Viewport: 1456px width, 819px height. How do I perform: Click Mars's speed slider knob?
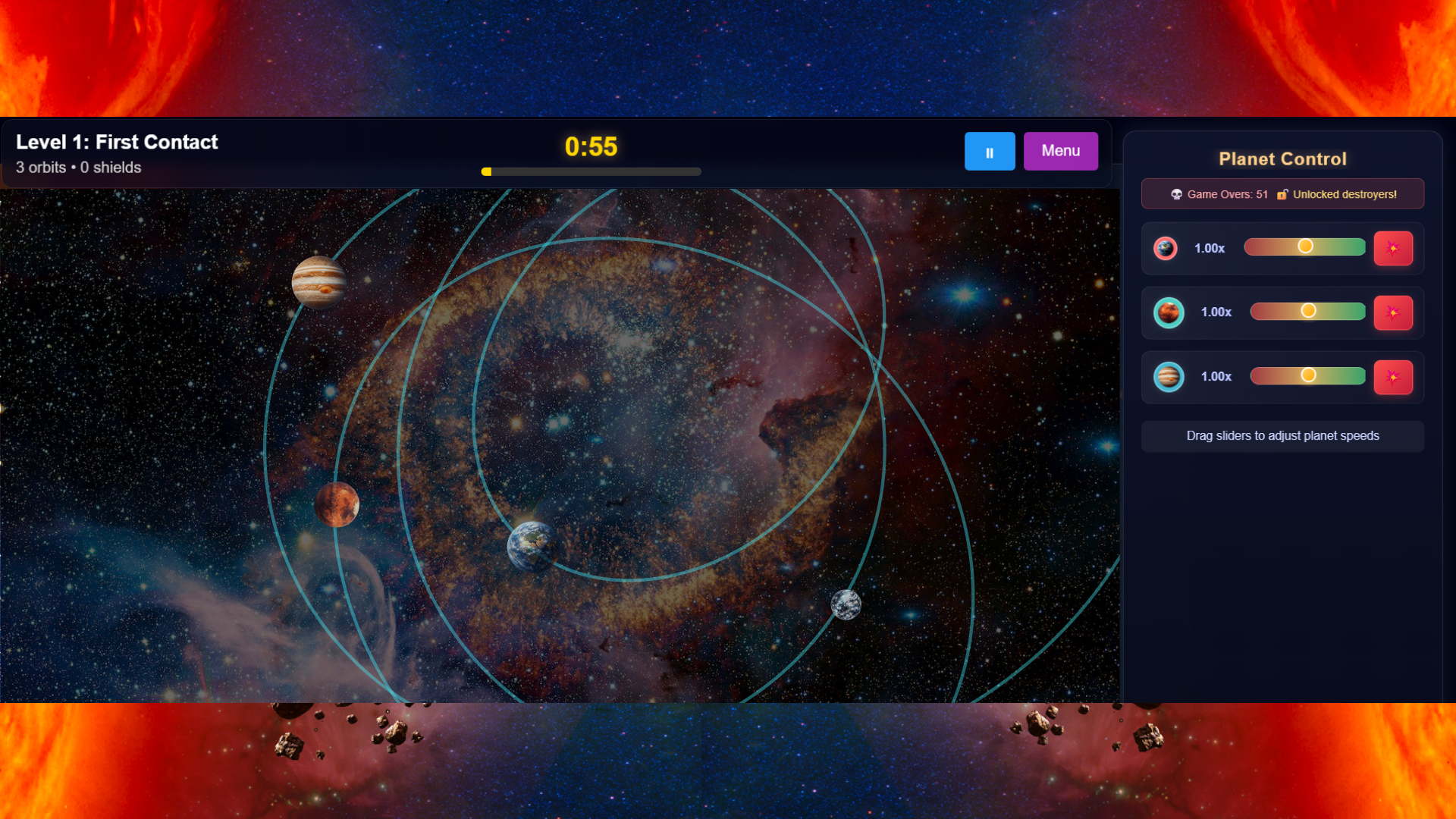click(1307, 310)
